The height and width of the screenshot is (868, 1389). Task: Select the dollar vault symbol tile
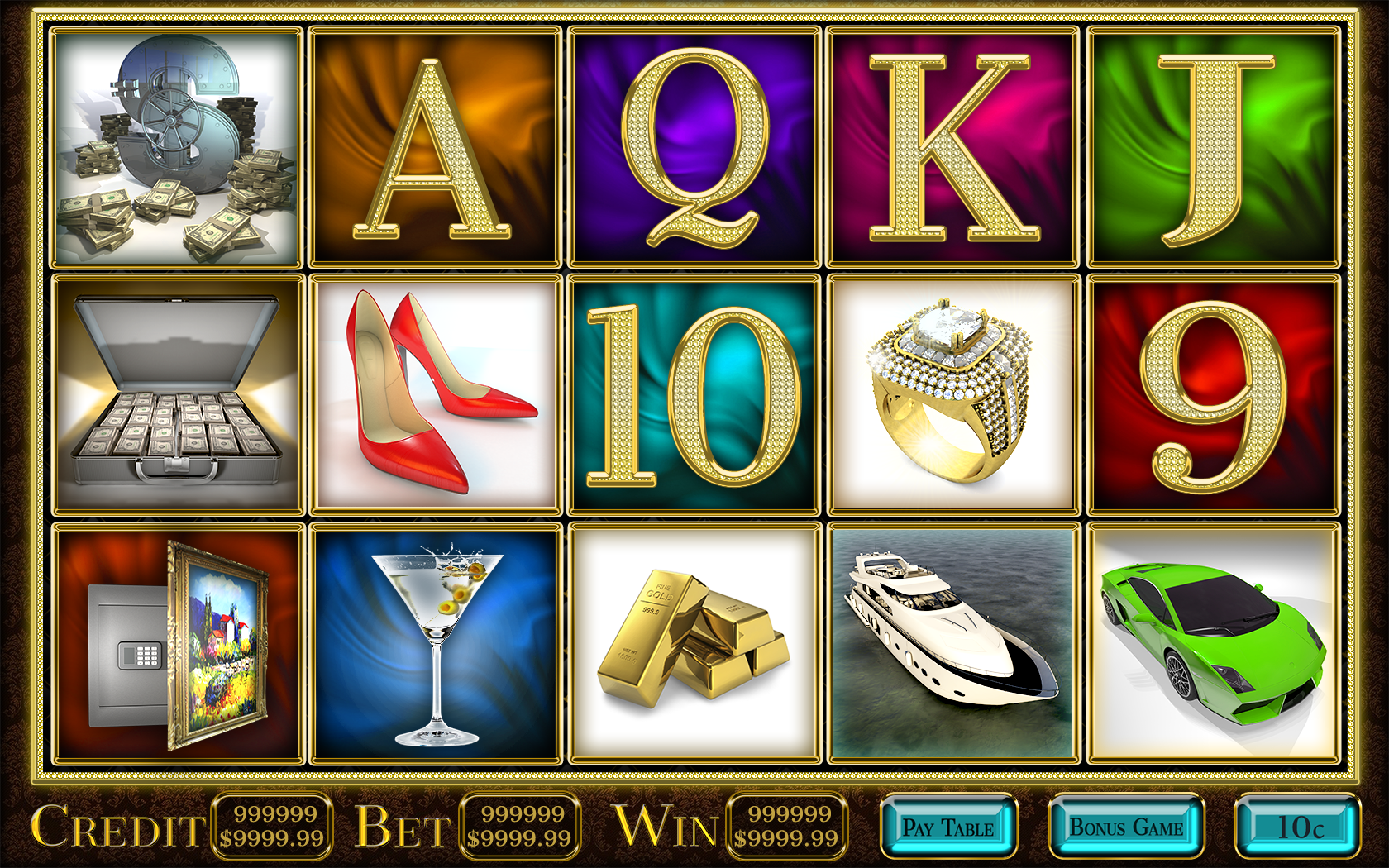[178, 147]
